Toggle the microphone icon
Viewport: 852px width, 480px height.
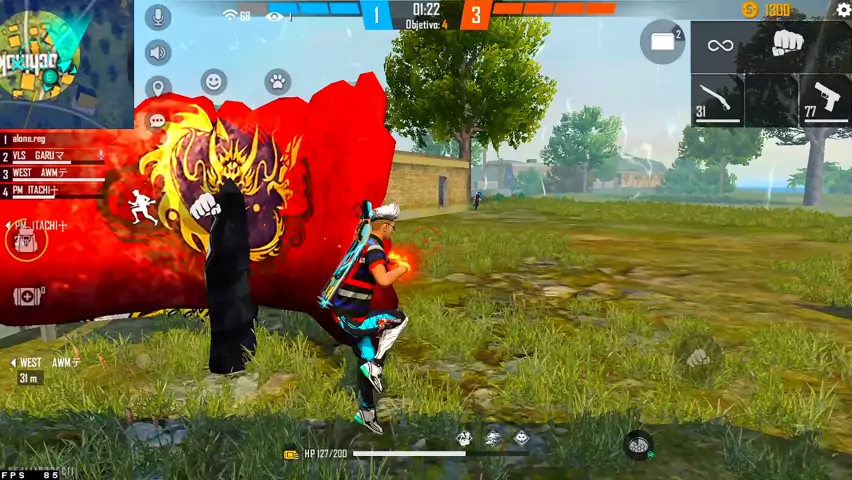pyautogui.click(x=158, y=17)
